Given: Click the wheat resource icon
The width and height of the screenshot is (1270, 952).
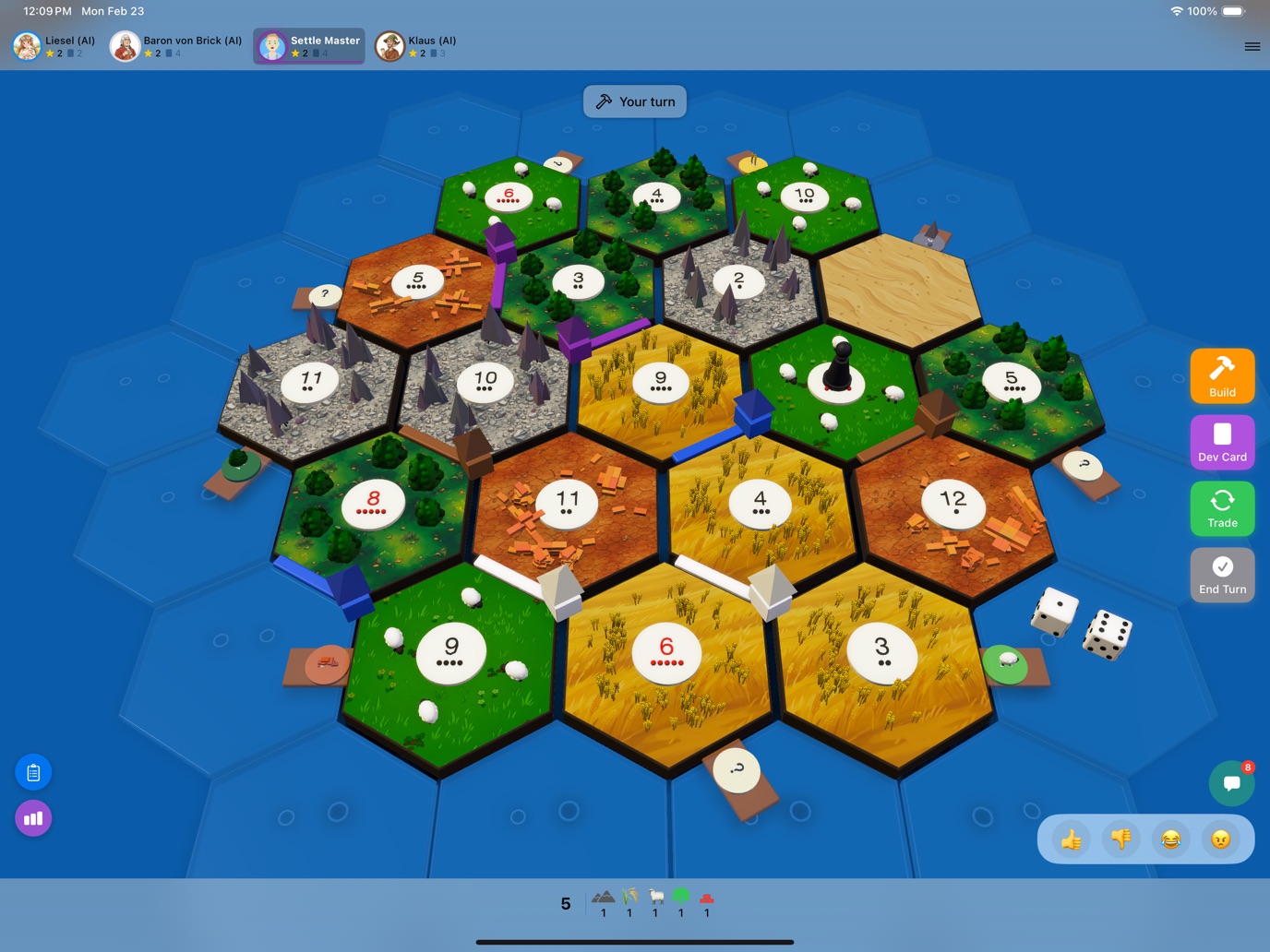Looking at the screenshot, I should click(629, 896).
